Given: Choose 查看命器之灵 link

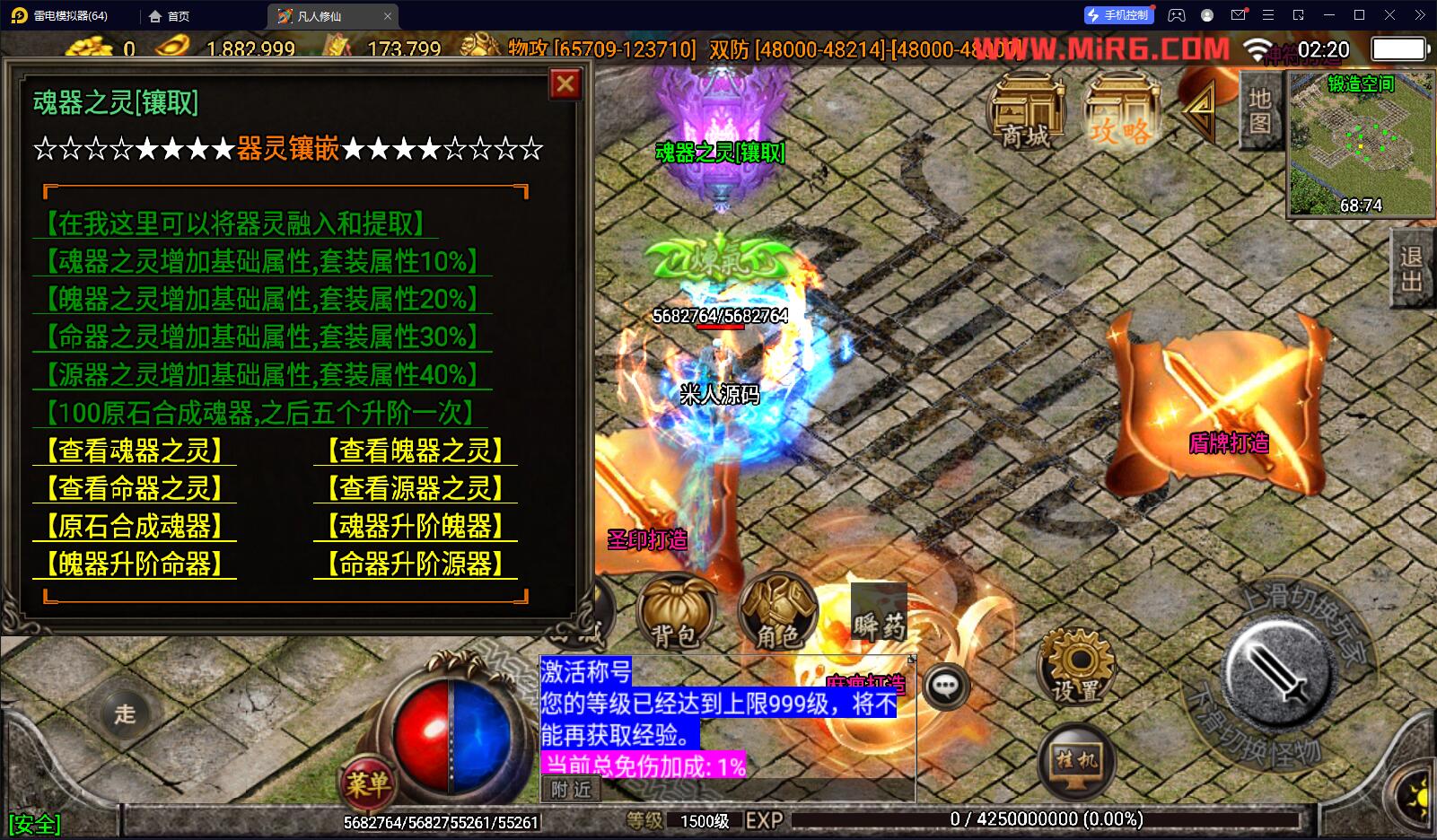Looking at the screenshot, I should [135, 488].
